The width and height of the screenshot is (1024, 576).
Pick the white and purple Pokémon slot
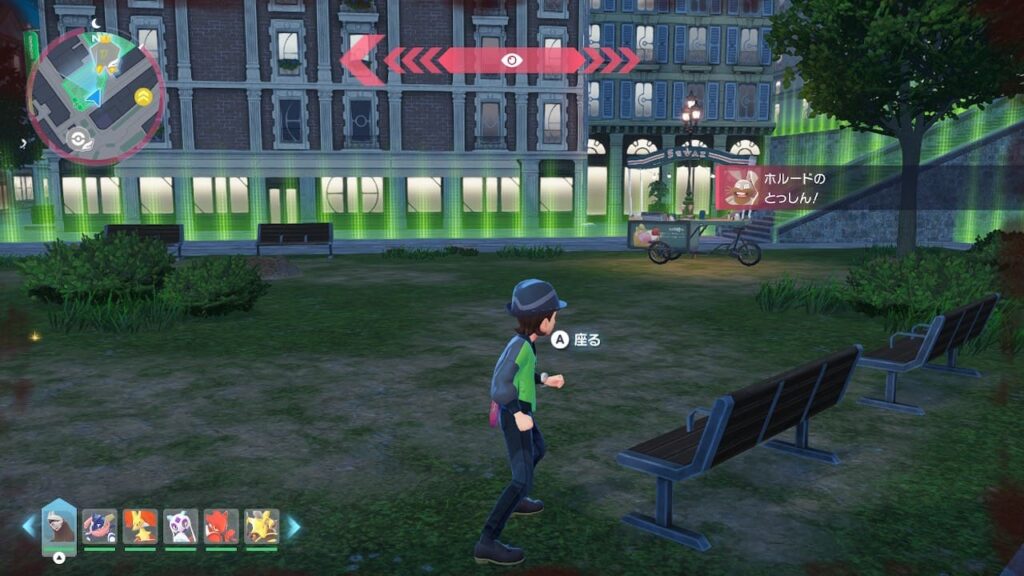(180, 526)
